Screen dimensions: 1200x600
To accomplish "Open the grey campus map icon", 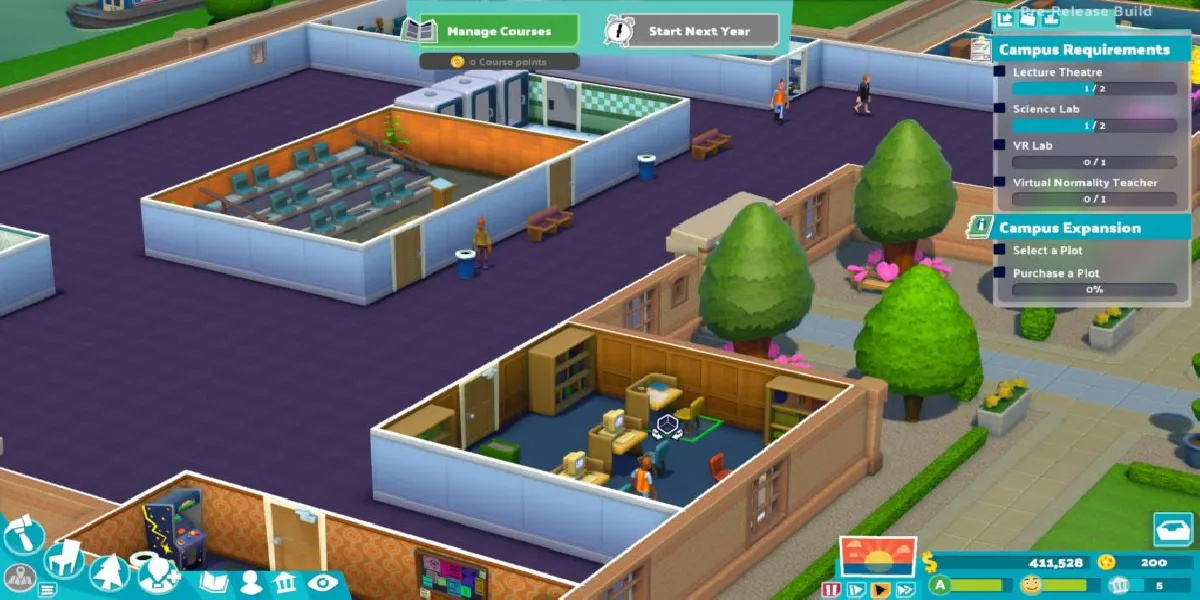I will point(19,579).
